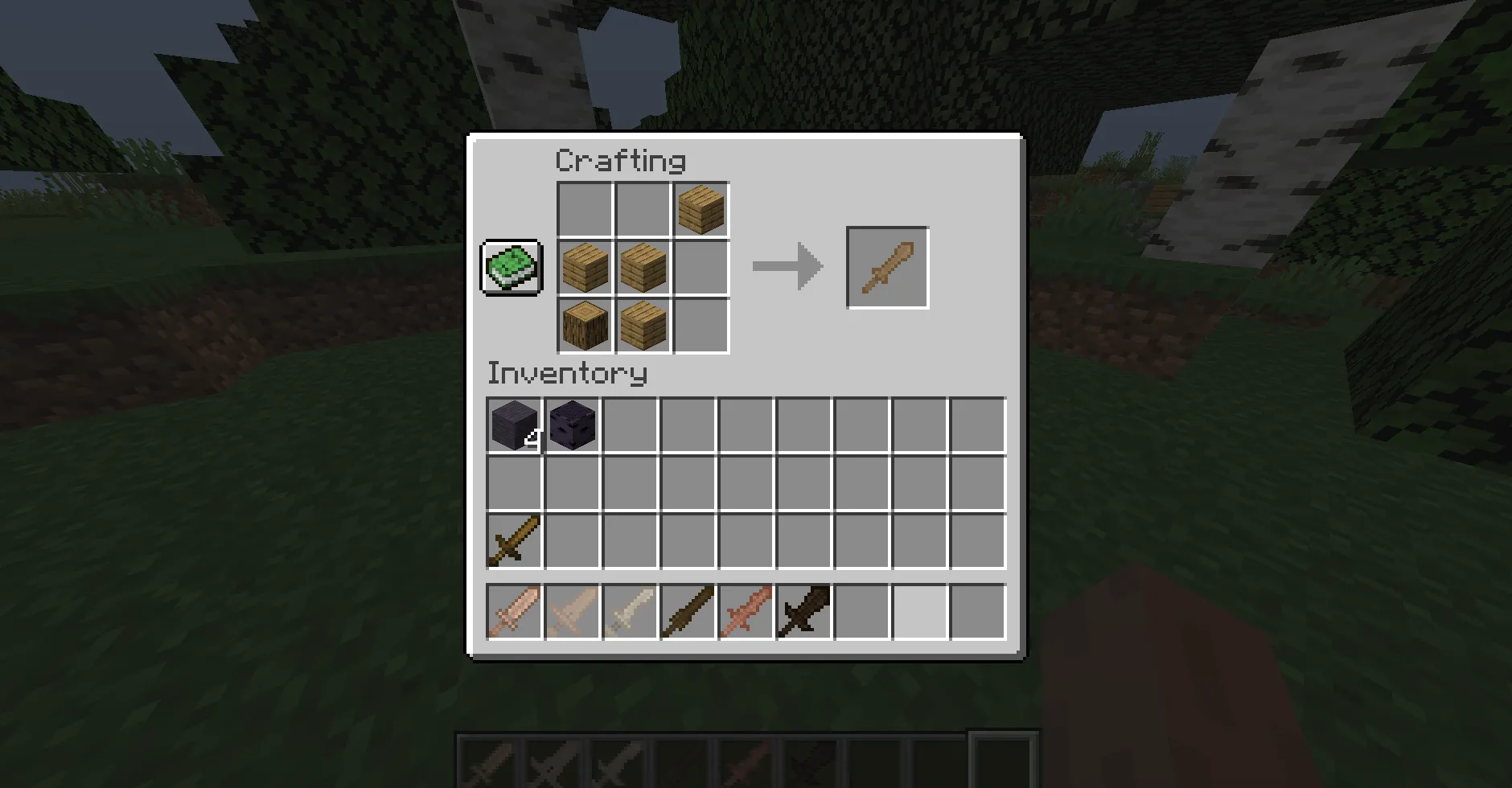Select the netherite sword in the hotbar row
This screenshot has height=788, width=1512.
803,611
